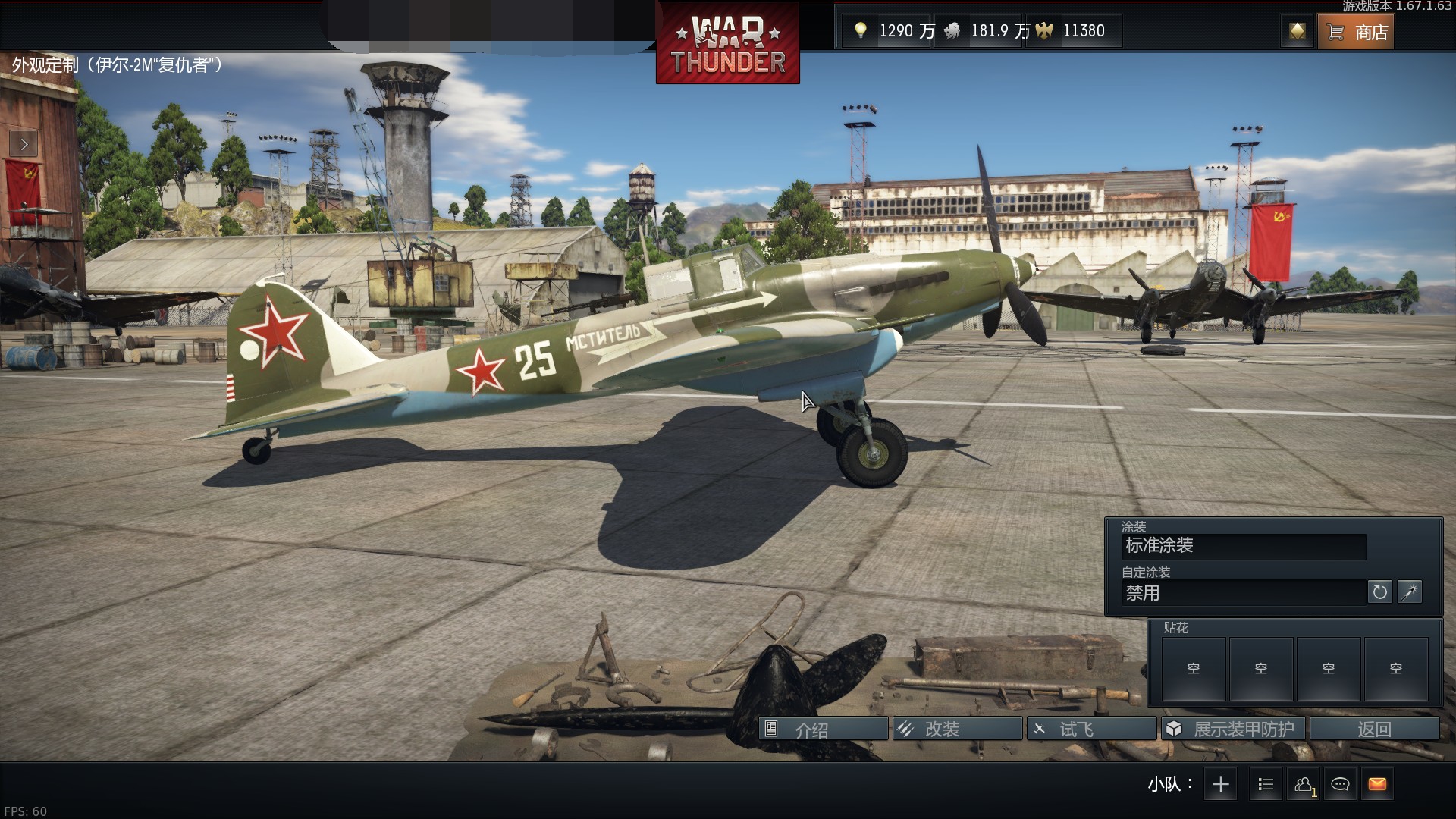The image size is (1456, 819).
Task: Open the list icon in bottom bar
Action: click(1266, 785)
